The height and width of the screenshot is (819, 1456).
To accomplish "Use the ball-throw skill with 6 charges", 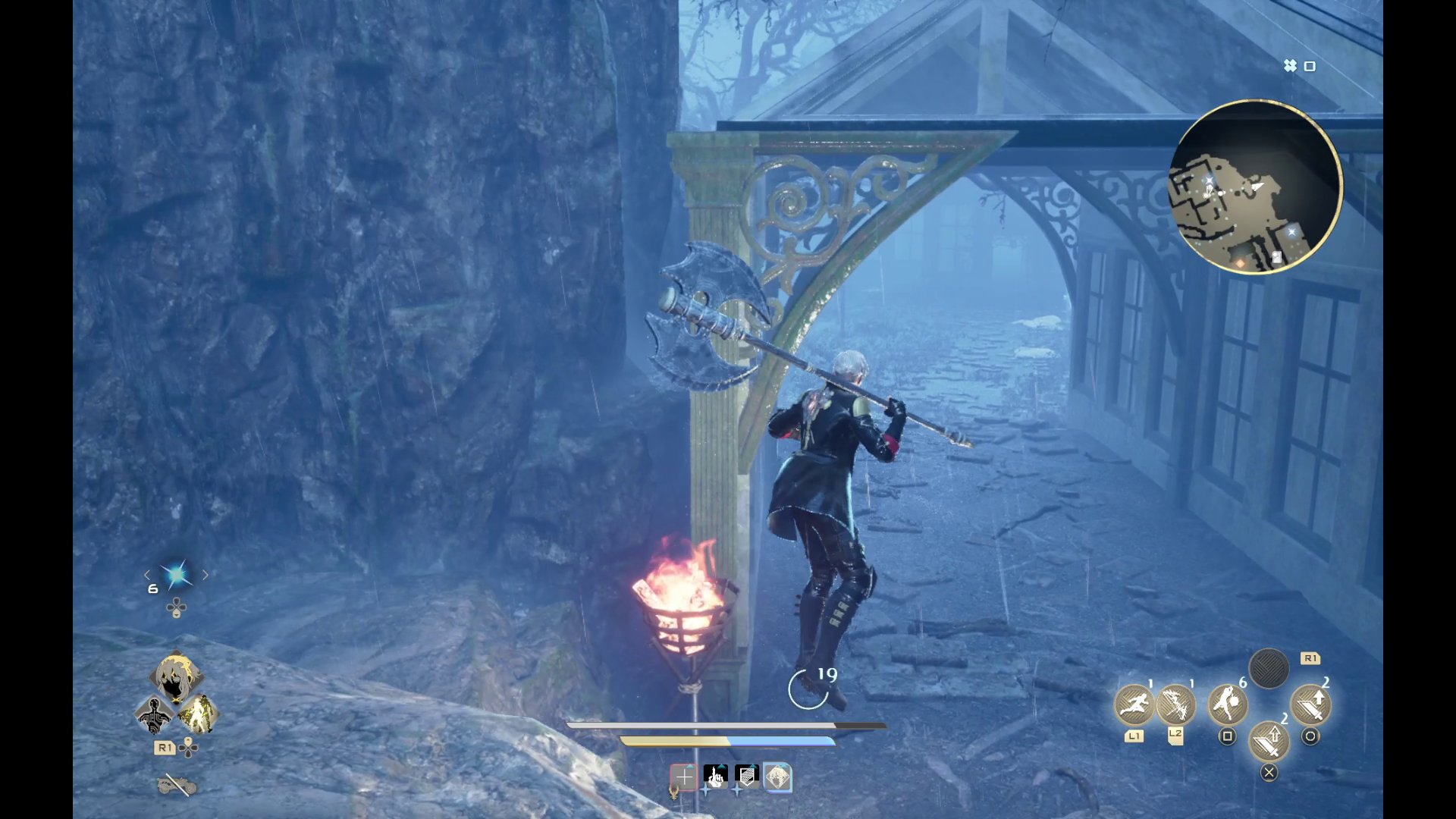I will pos(1227,704).
